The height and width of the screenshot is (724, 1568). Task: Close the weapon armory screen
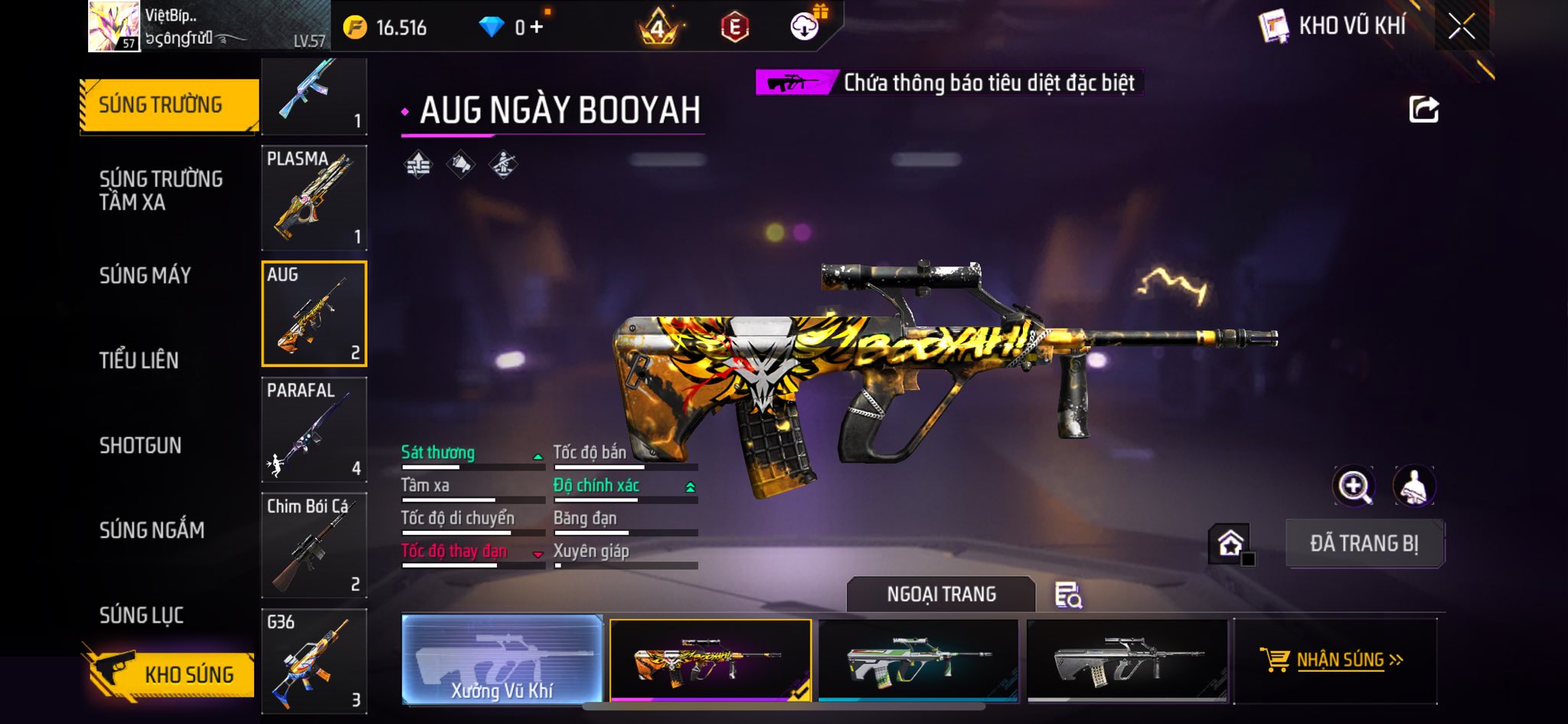tap(1461, 27)
